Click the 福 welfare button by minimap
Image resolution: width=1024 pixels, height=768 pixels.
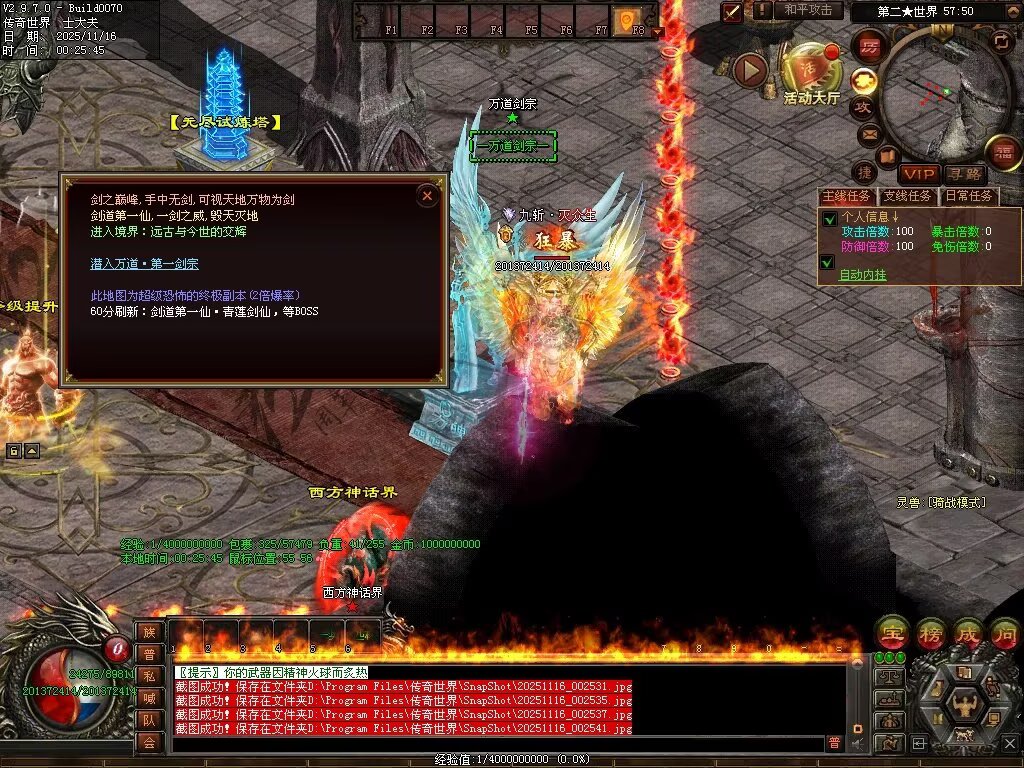(1004, 151)
